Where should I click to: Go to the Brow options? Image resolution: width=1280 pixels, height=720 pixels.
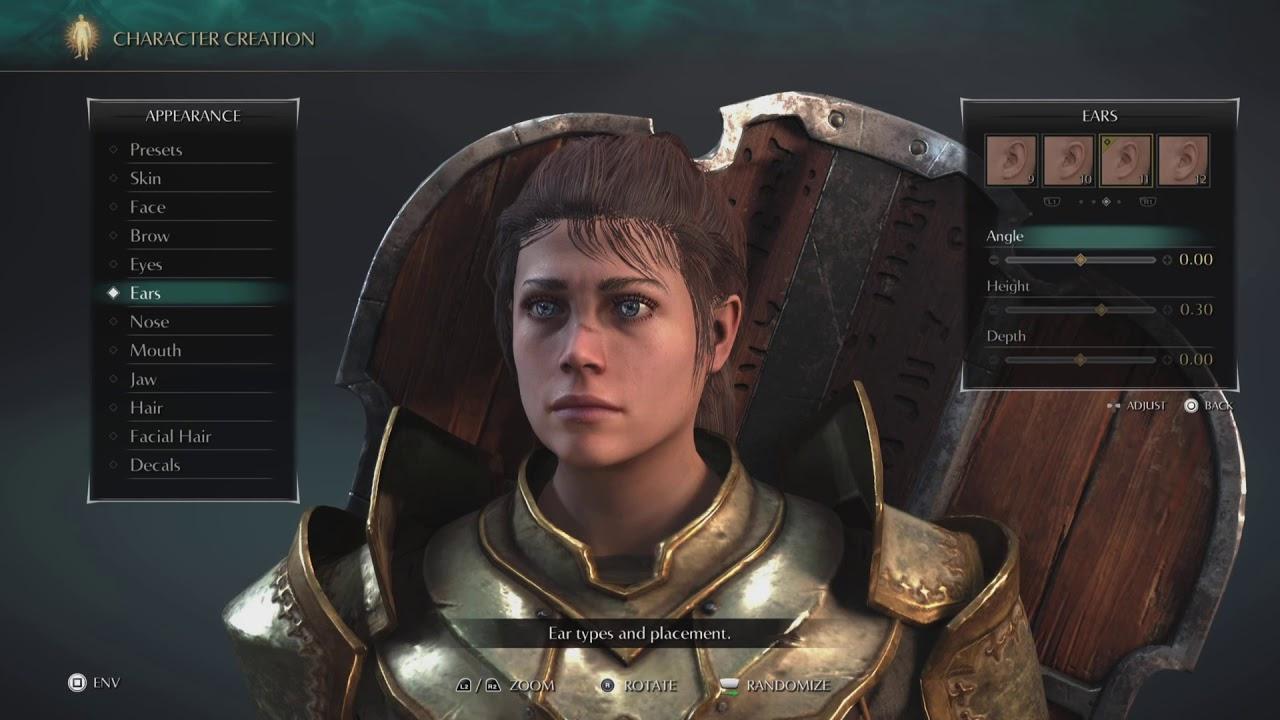[150, 236]
